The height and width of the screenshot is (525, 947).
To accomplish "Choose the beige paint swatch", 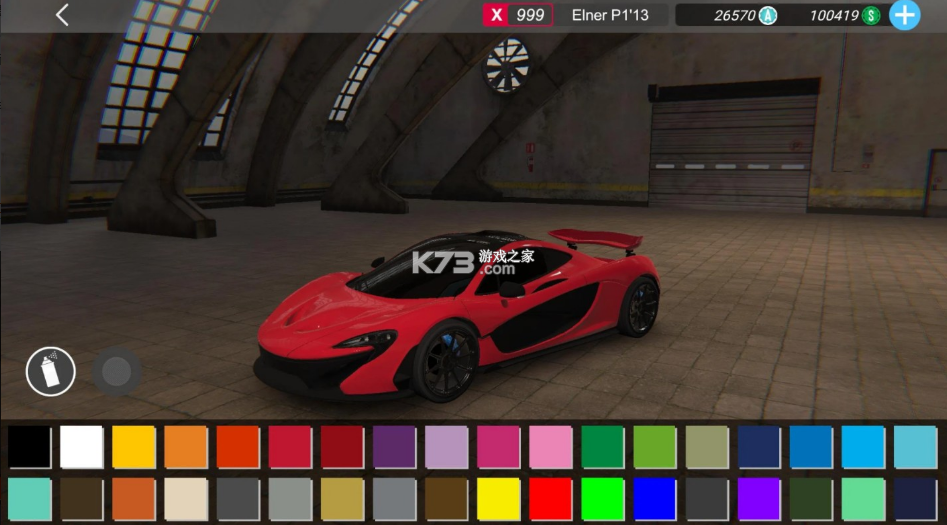I will click(185, 499).
